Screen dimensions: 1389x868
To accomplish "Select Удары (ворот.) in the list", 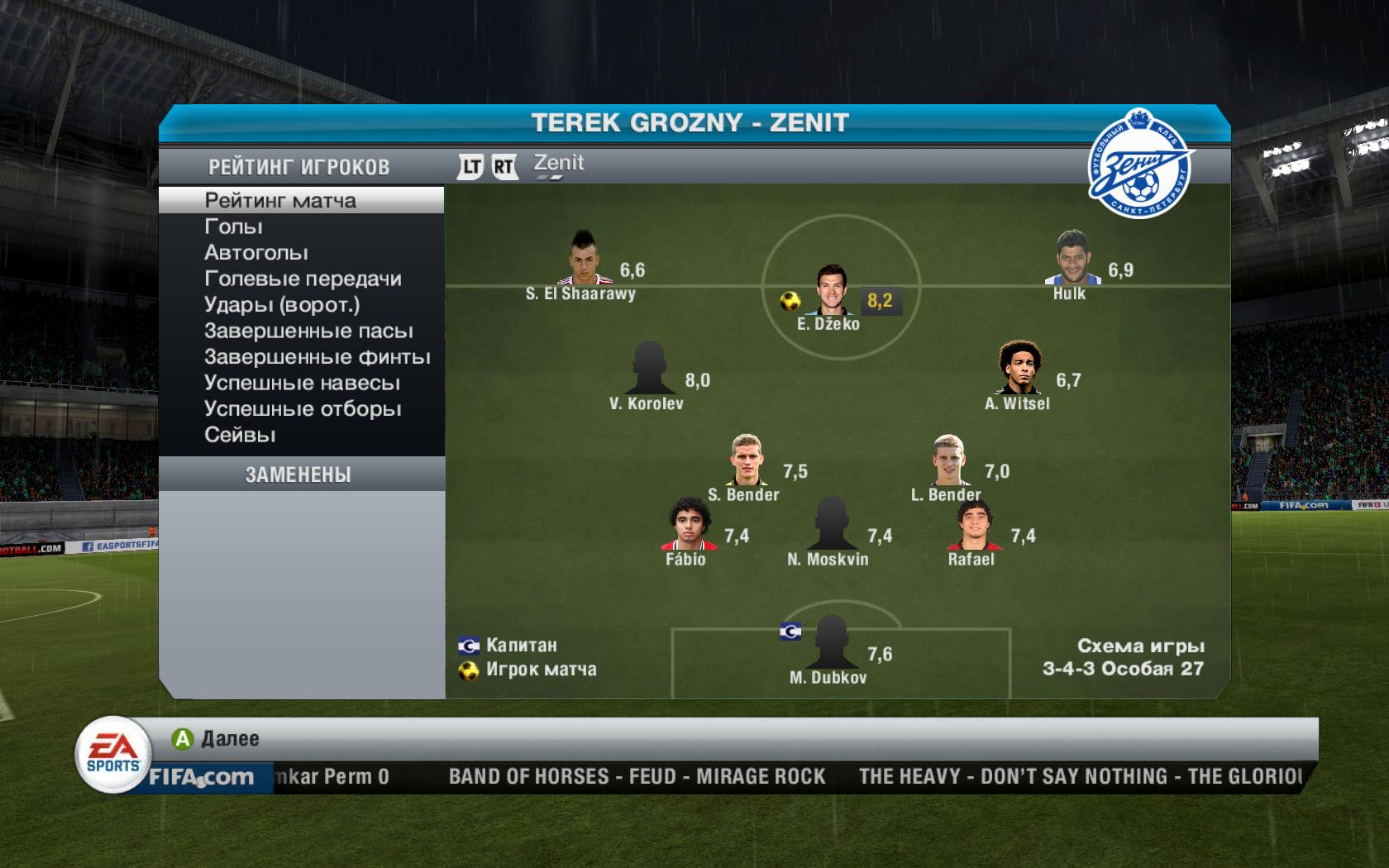I will tap(282, 305).
